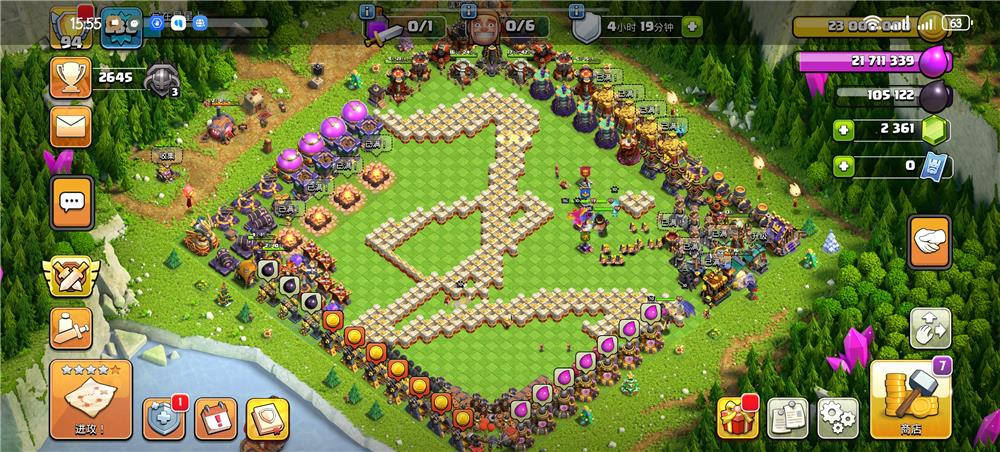The image size is (1000, 452).
Task: Click the plus button beside the shield timer
Action: coord(691,28)
